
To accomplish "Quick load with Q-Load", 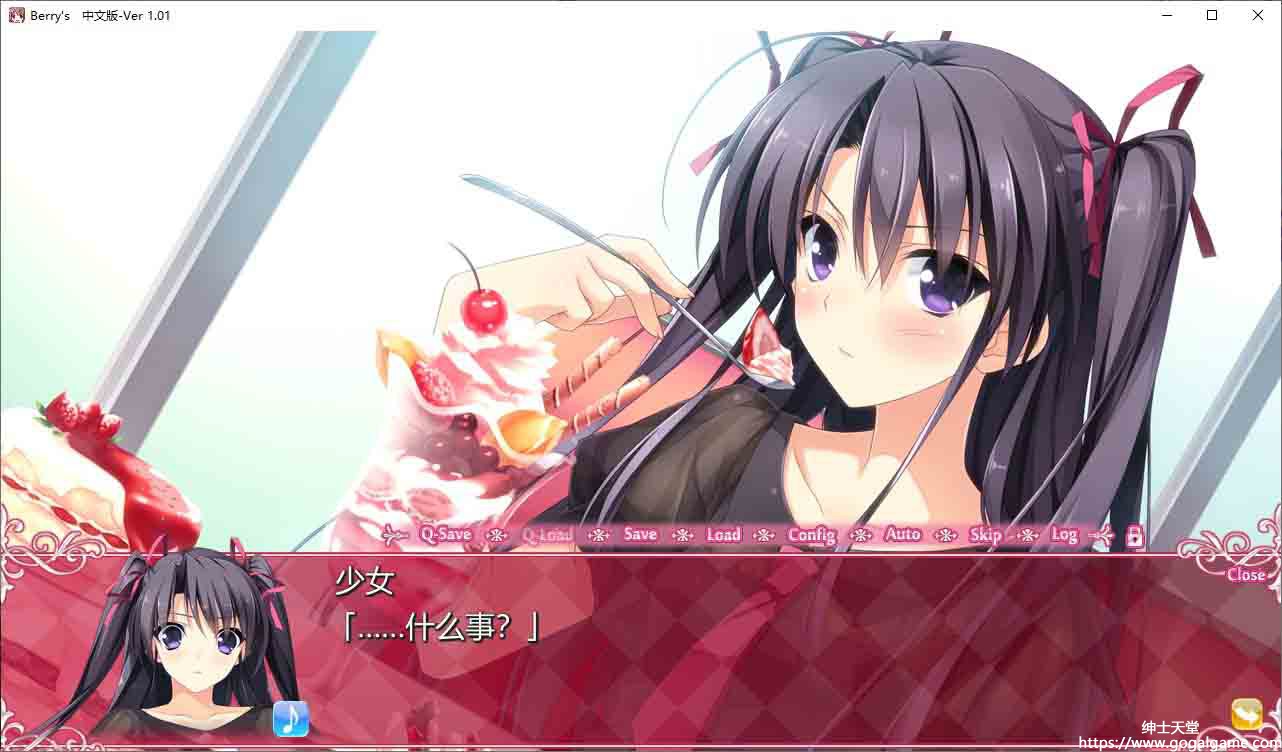I will 547,535.
